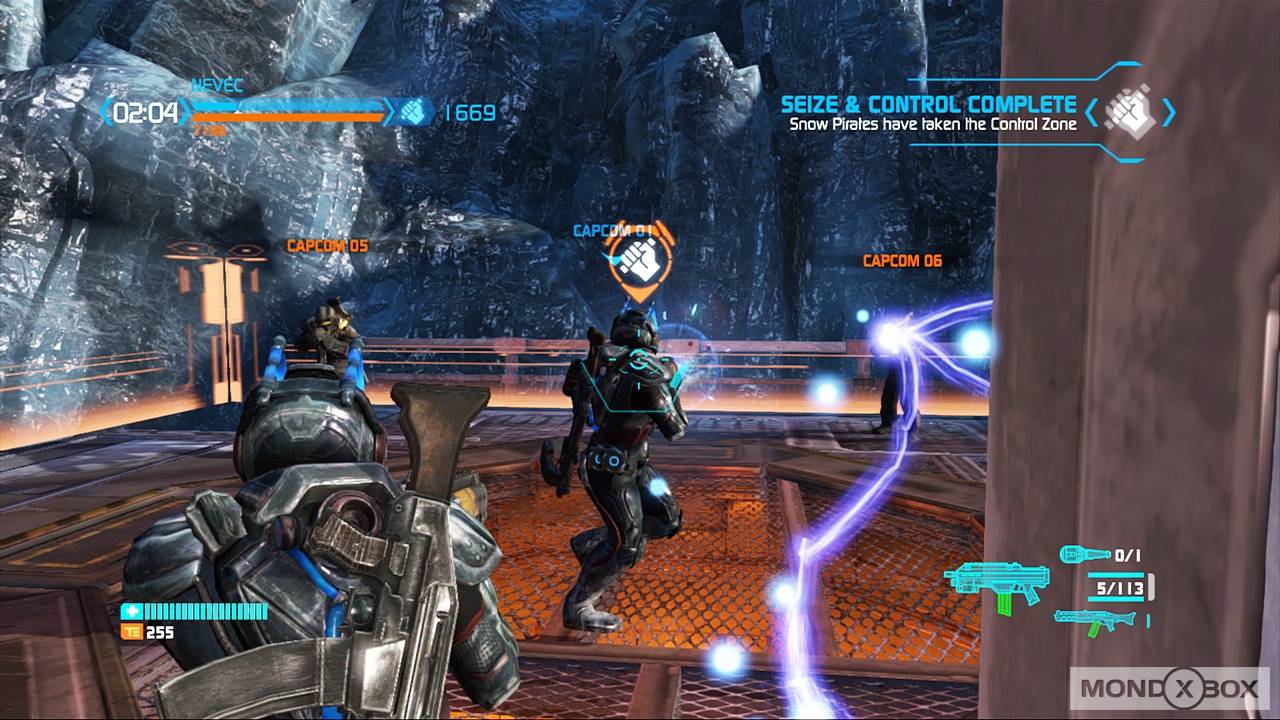1280x720 pixels.
Task: Click the fist icon in objective banner
Action: [x=1131, y=111]
